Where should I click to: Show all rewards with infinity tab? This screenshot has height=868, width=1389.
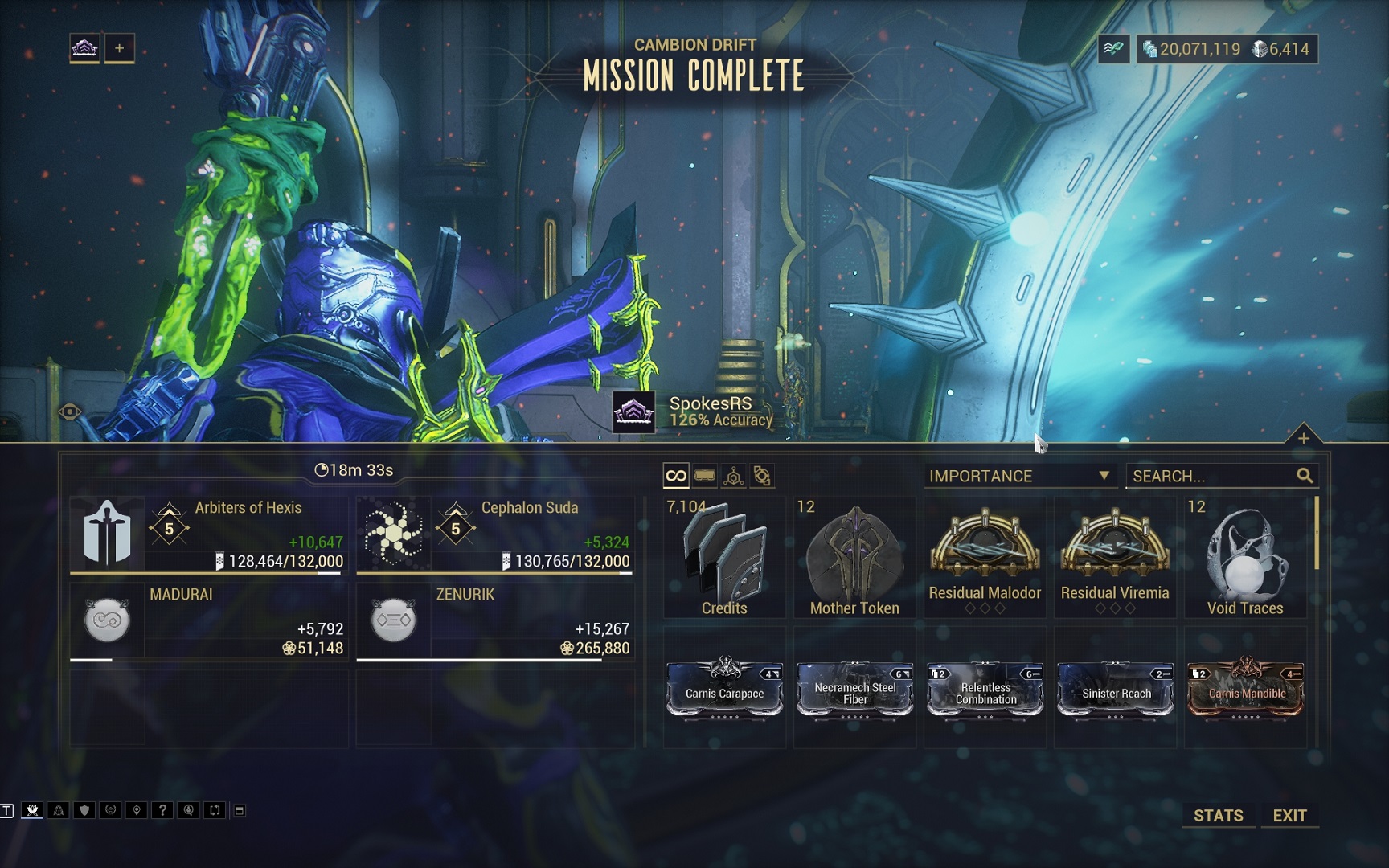pos(676,476)
